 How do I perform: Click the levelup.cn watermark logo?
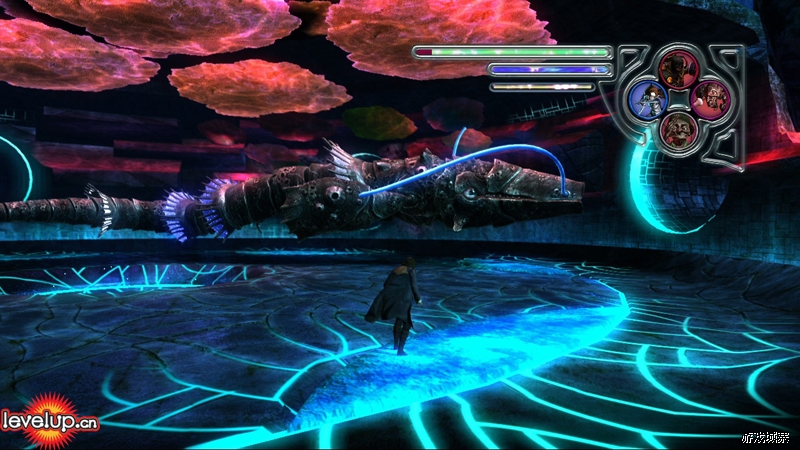coord(50,420)
